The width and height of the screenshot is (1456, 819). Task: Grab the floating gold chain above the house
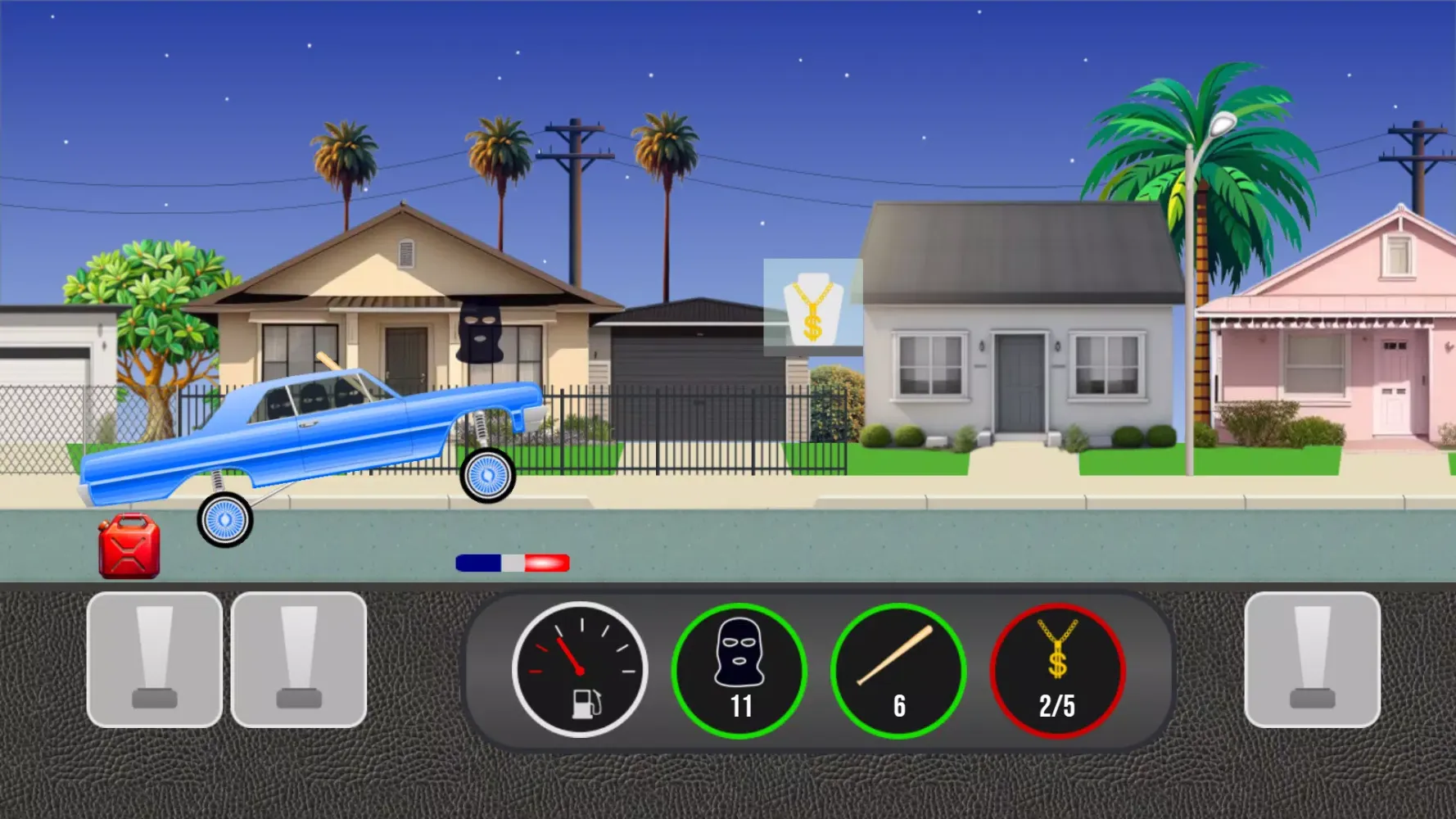click(812, 309)
